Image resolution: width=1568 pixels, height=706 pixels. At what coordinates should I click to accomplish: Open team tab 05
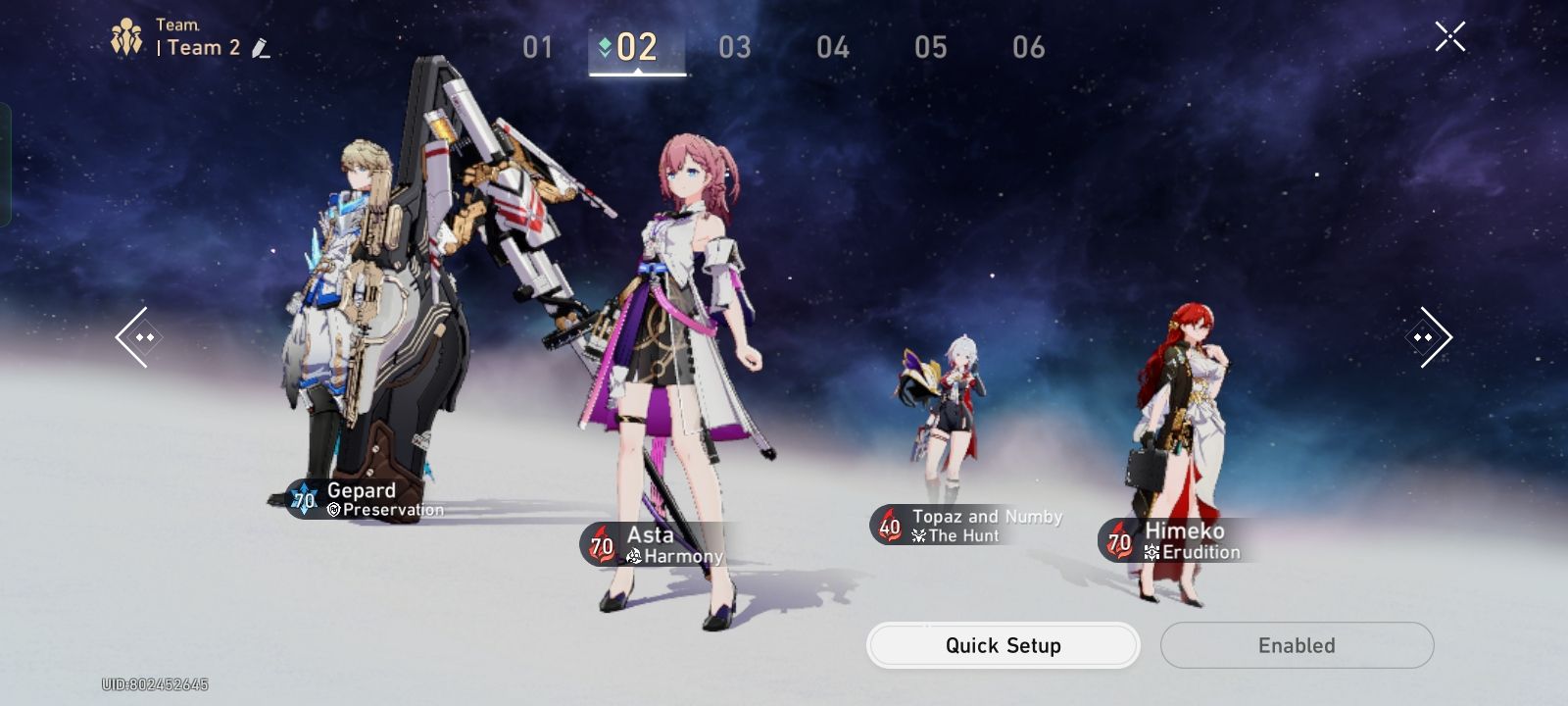coord(931,46)
